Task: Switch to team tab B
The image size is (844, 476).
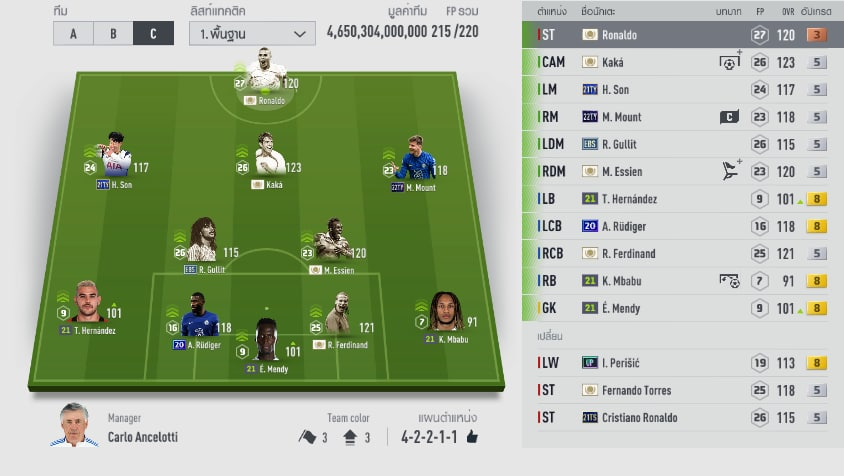Action: [113, 33]
